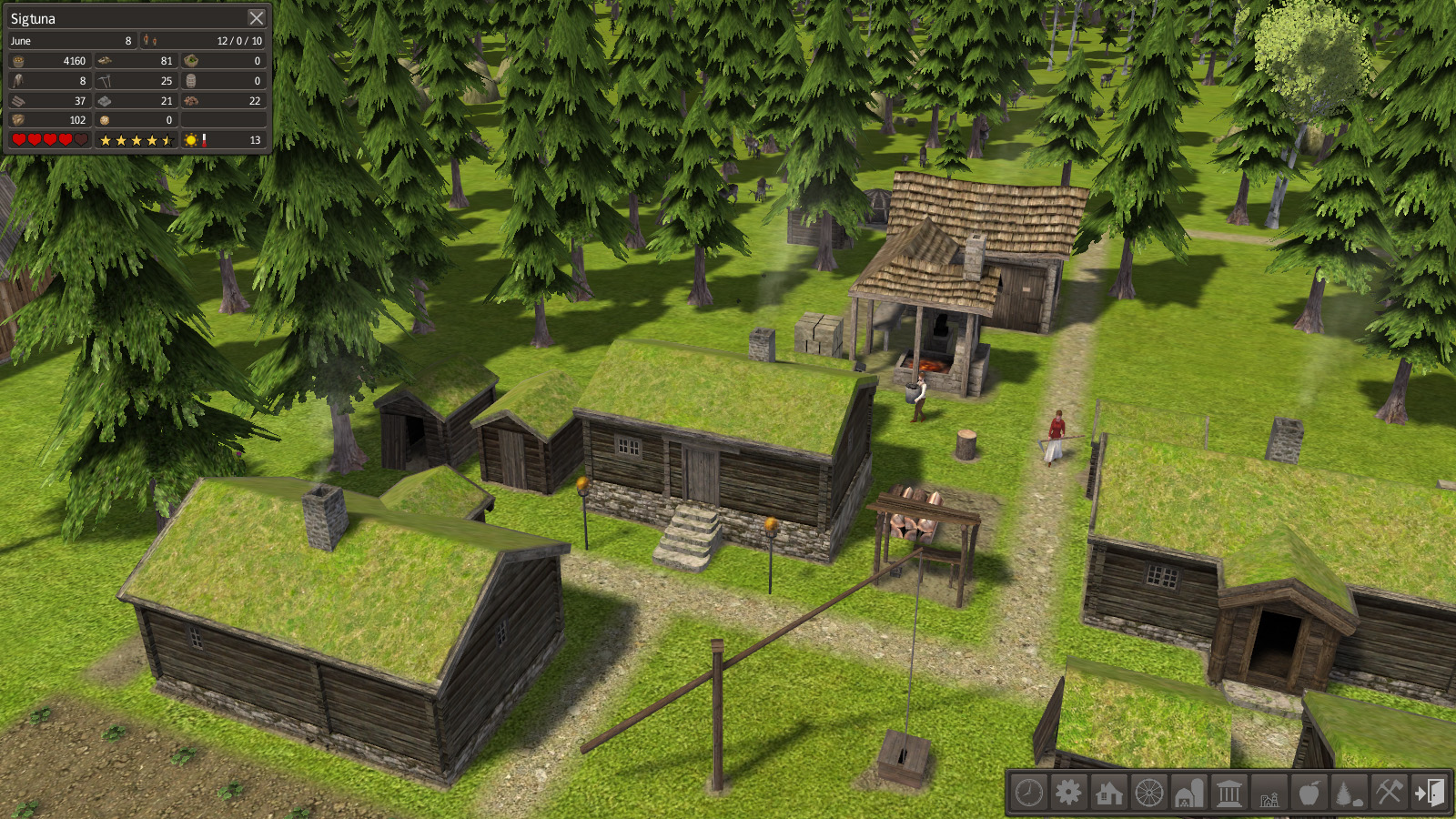Close the Sigtuna status window

tap(257, 18)
